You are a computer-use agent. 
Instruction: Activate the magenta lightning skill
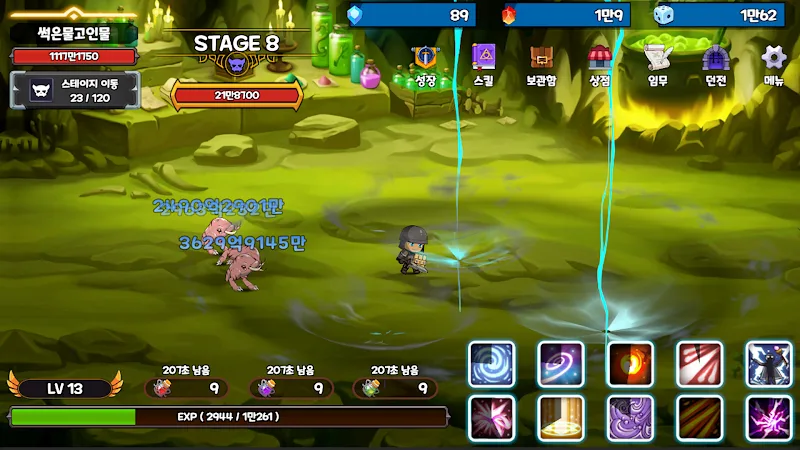tap(769, 418)
